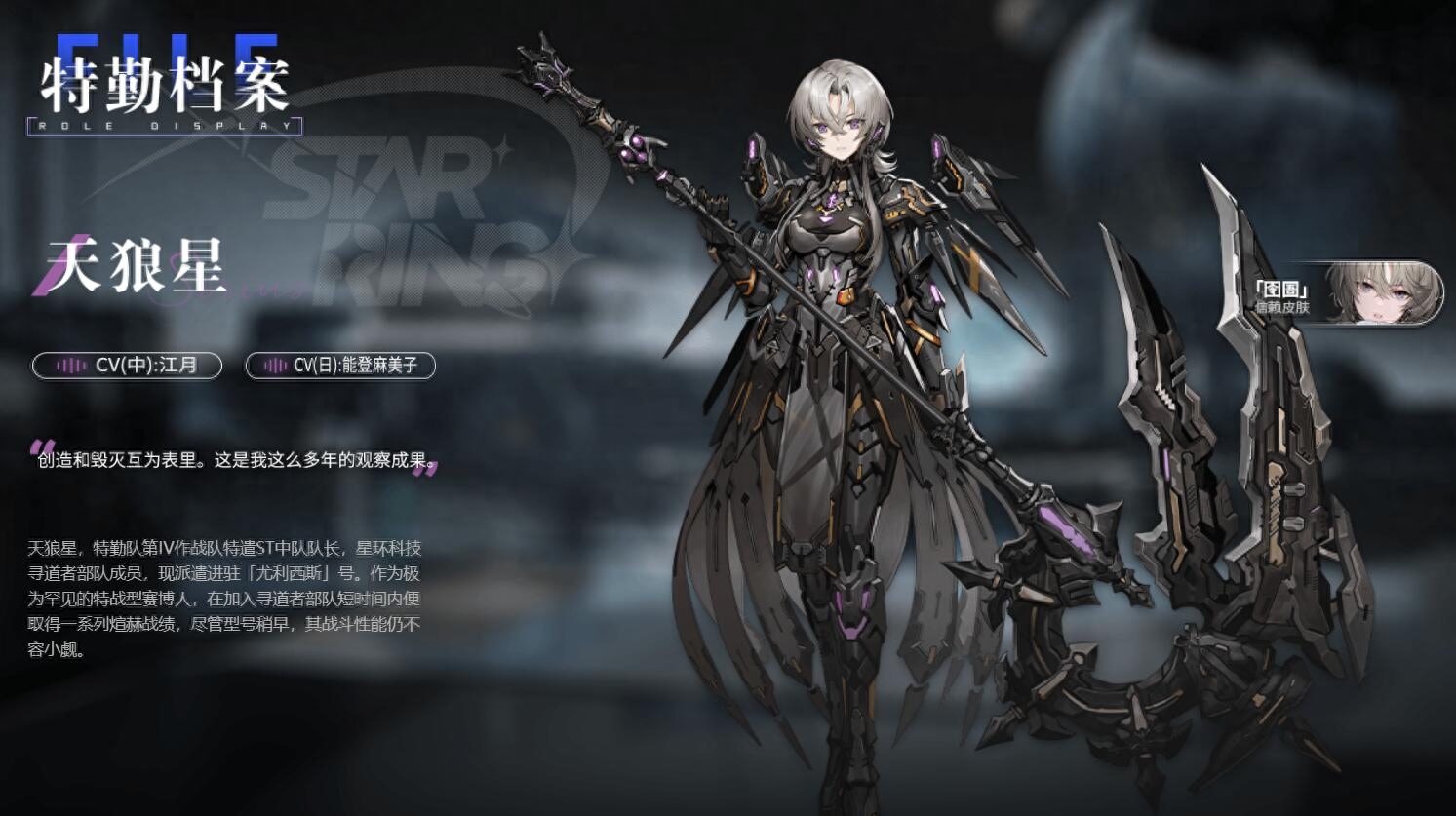This screenshot has height=816, width=1456.
Task: Play the Japanese CV 能登麻美子 voice sample
Action: (339, 366)
